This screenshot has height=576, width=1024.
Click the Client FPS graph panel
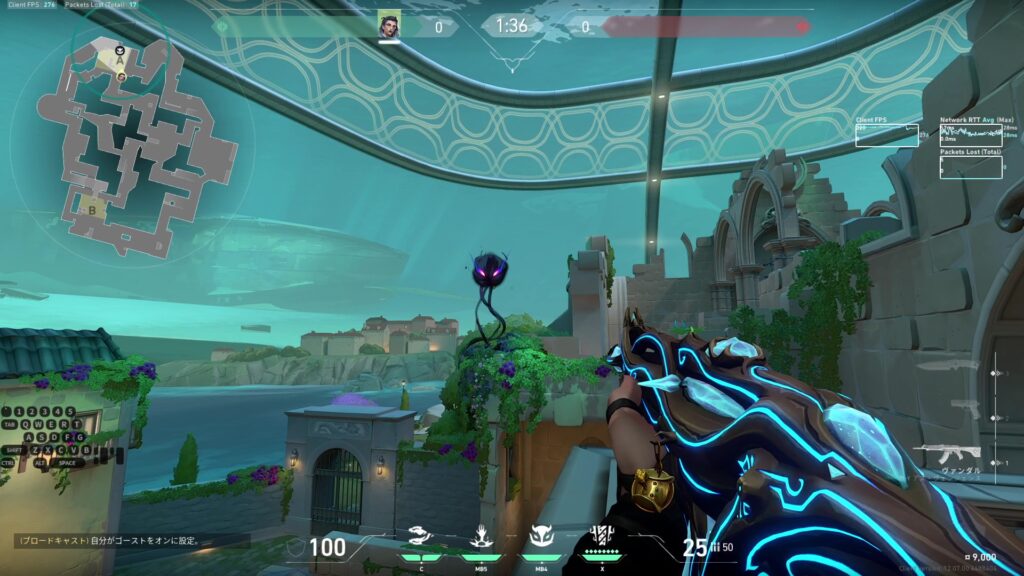[887, 135]
